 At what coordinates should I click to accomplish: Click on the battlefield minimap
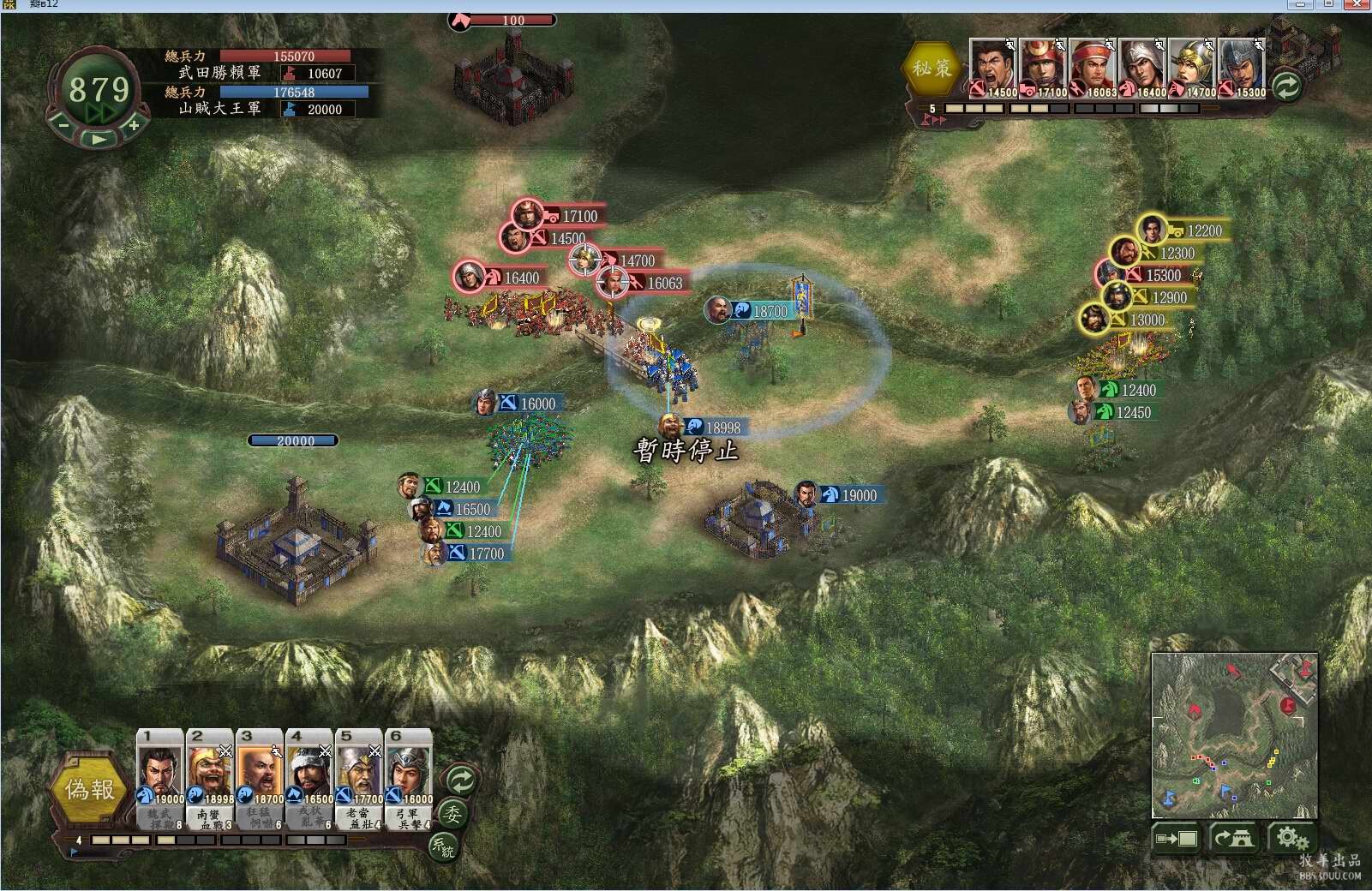click(x=1234, y=735)
